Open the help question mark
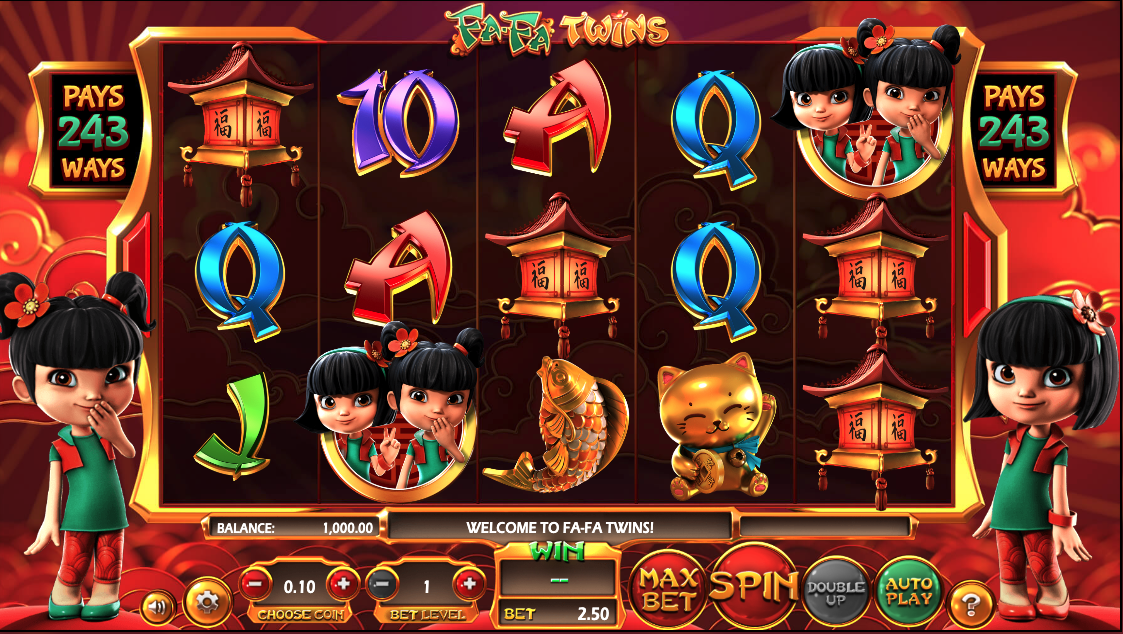This screenshot has width=1123, height=634. pos(971,602)
